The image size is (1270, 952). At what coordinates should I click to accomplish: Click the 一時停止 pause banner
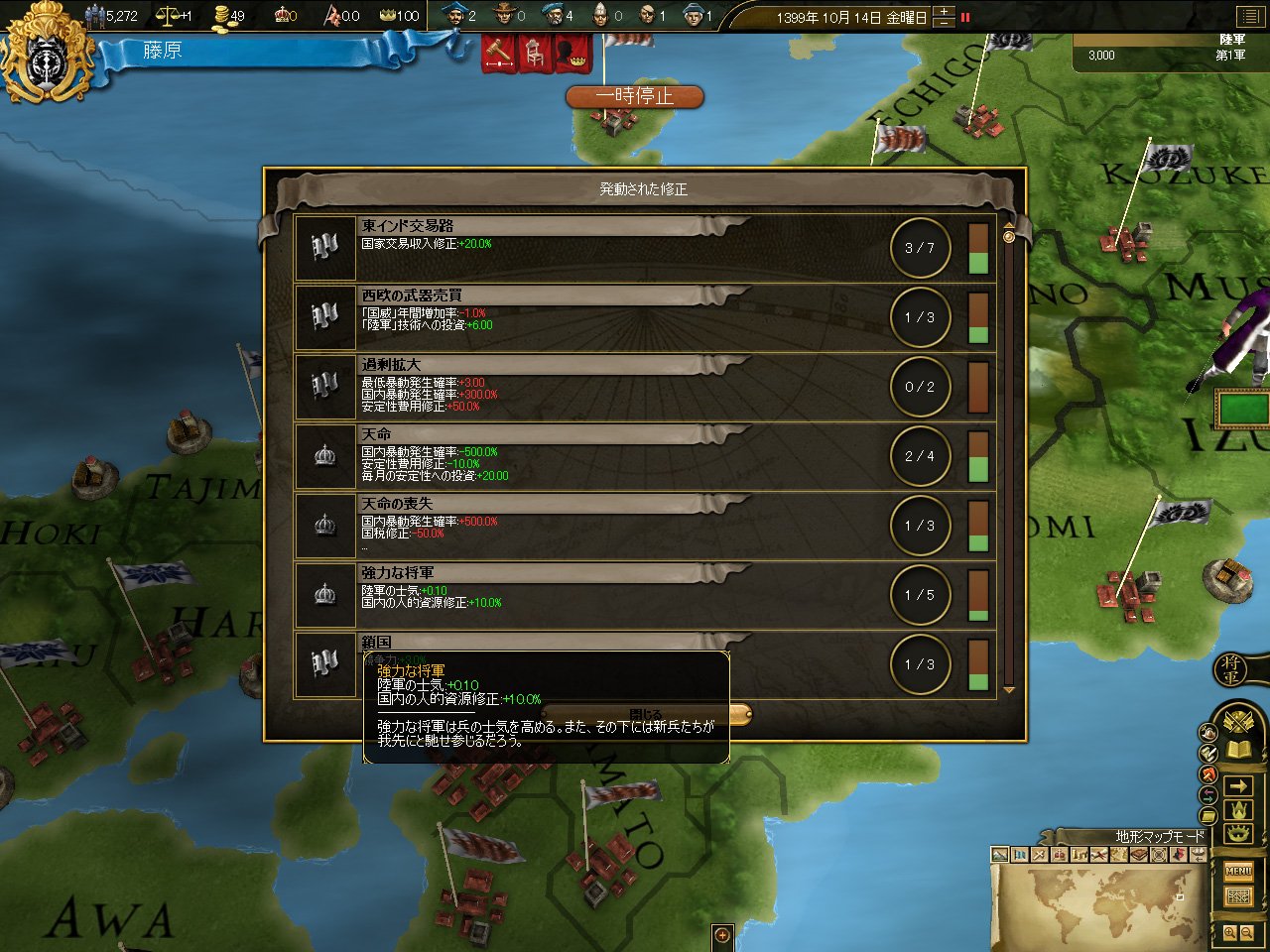pyautogui.click(x=634, y=96)
